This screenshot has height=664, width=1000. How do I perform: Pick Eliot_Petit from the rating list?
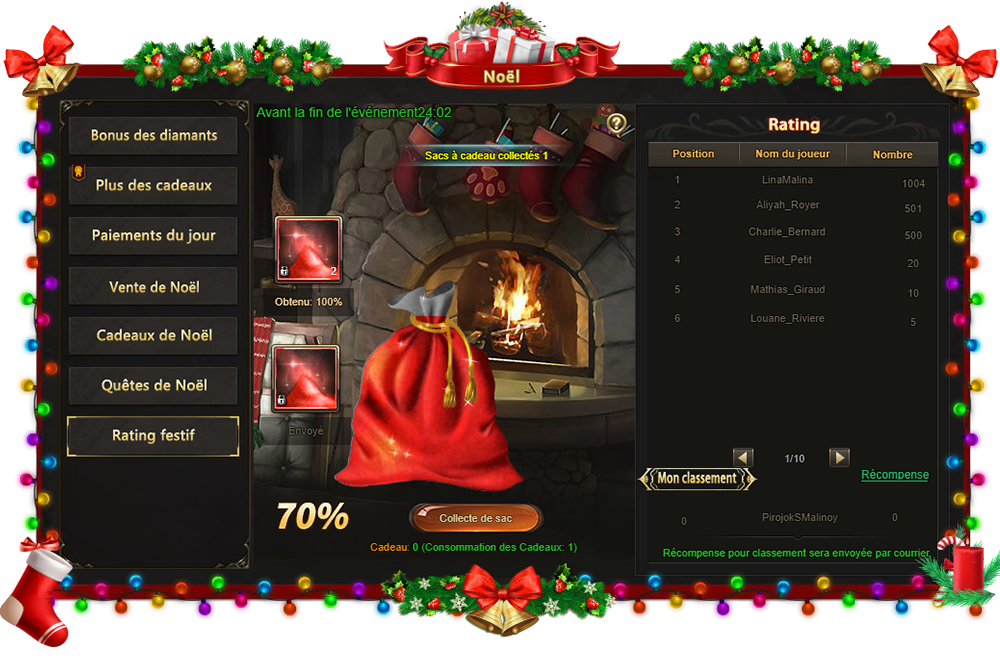(x=786, y=261)
